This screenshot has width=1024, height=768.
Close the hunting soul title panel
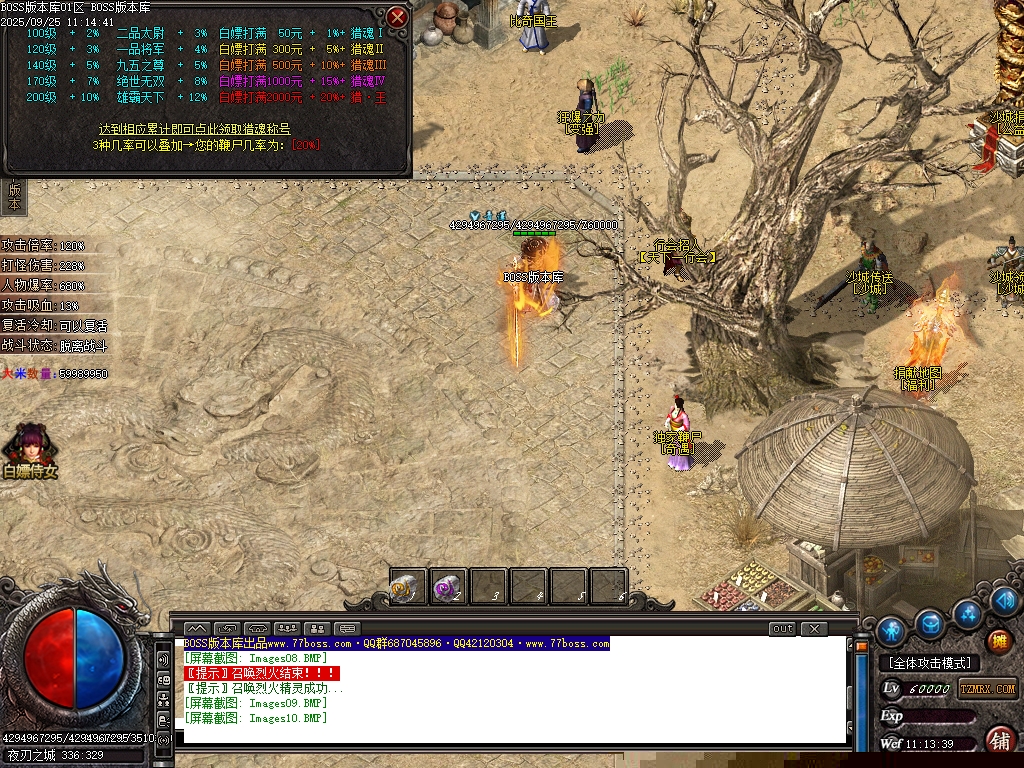[397, 17]
